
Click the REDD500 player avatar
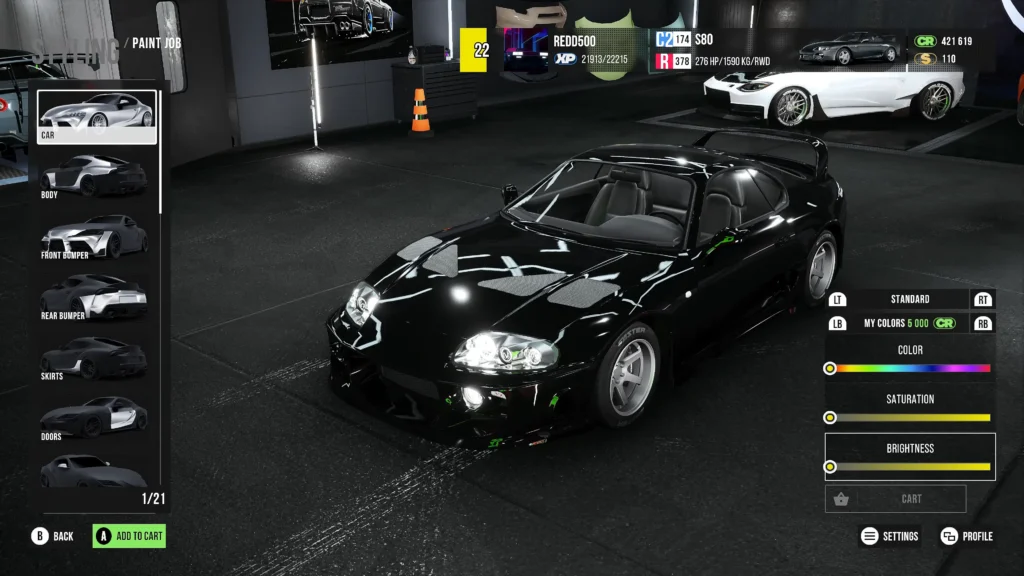(x=524, y=49)
